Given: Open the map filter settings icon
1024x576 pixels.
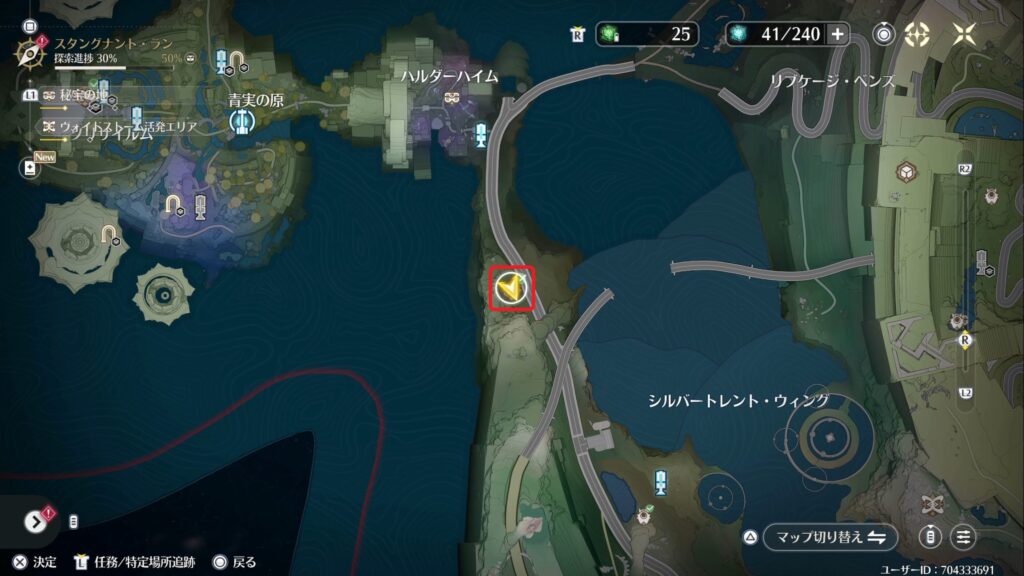Looking at the screenshot, I should pos(963,537).
